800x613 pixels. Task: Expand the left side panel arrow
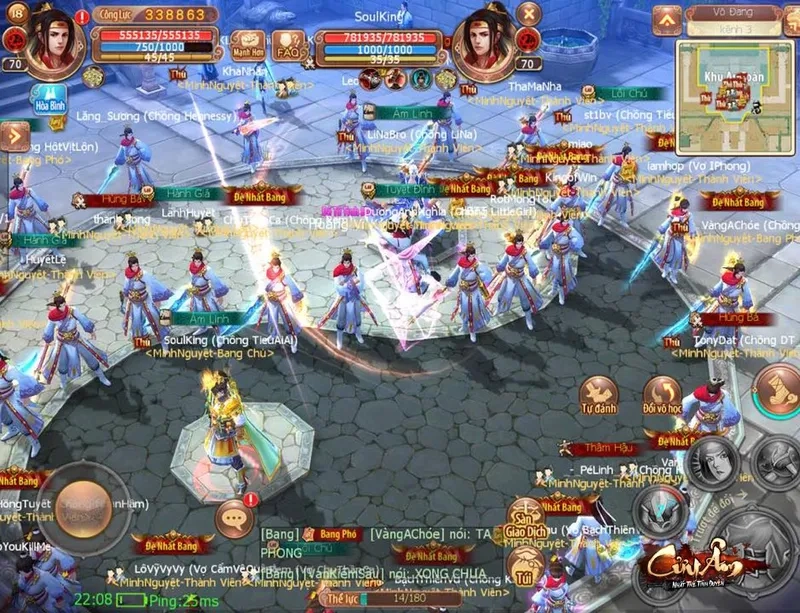13,135
